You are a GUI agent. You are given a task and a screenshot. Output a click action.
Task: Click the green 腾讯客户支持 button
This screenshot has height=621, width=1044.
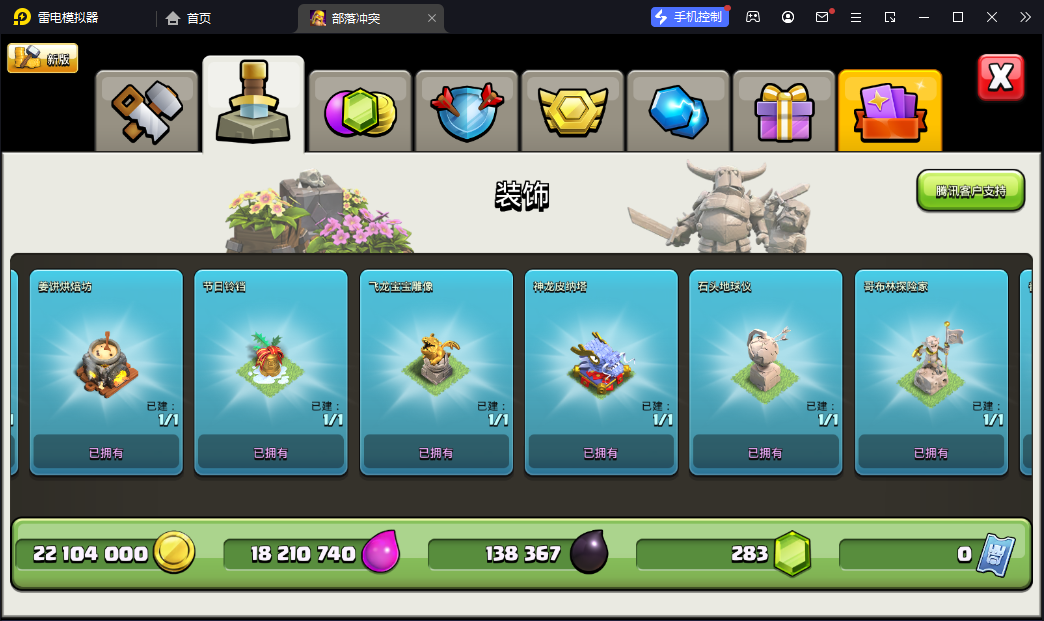(970, 190)
